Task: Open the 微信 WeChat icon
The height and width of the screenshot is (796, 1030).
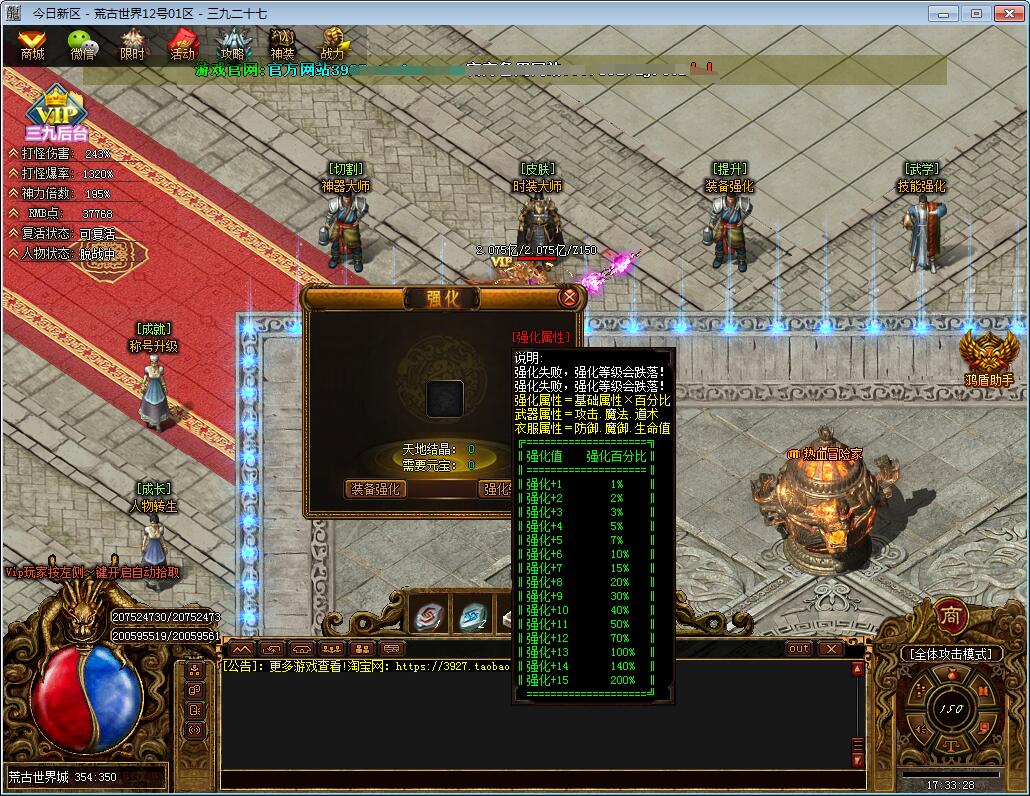Action: pyautogui.click(x=82, y=43)
